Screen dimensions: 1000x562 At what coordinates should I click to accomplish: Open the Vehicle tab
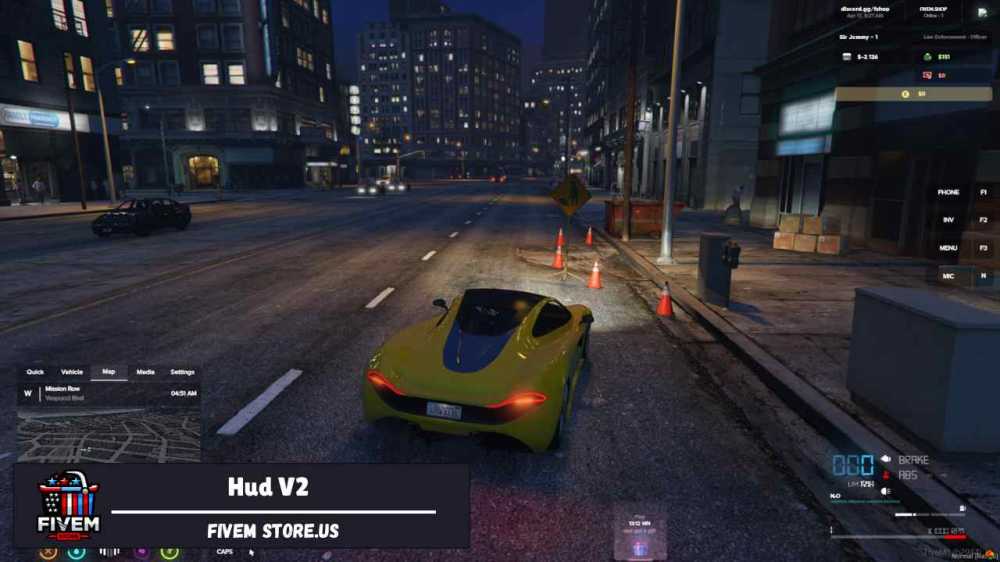[72, 372]
